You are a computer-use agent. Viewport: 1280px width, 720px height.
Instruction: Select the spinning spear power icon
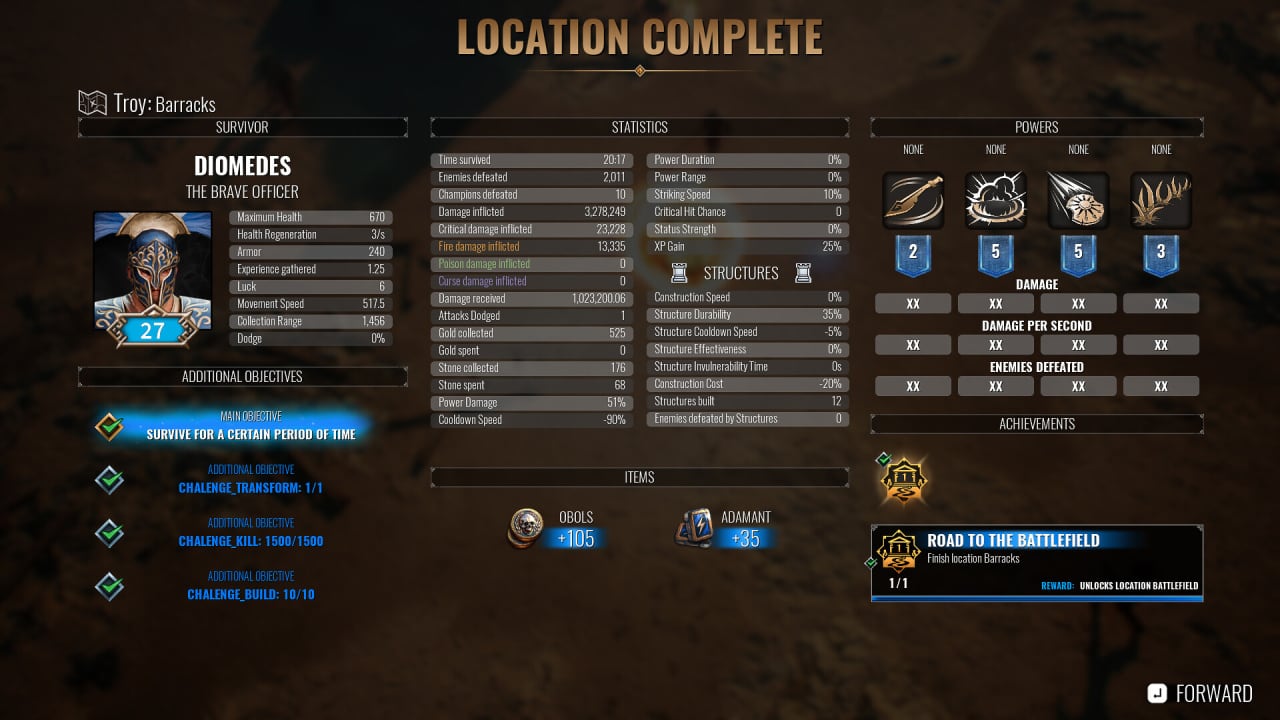[913, 200]
